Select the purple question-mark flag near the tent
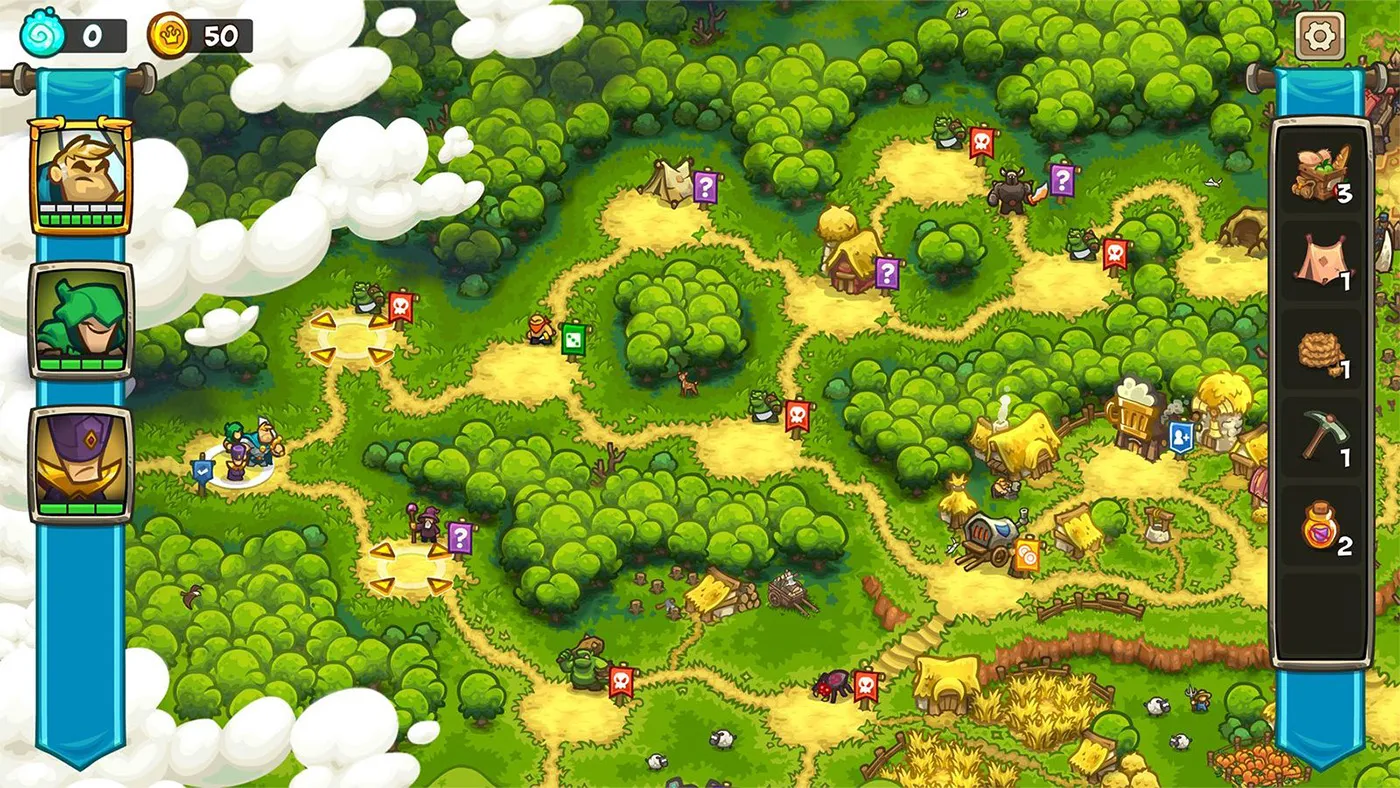Viewport: 1400px width, 788px height. tap(703, 186)
